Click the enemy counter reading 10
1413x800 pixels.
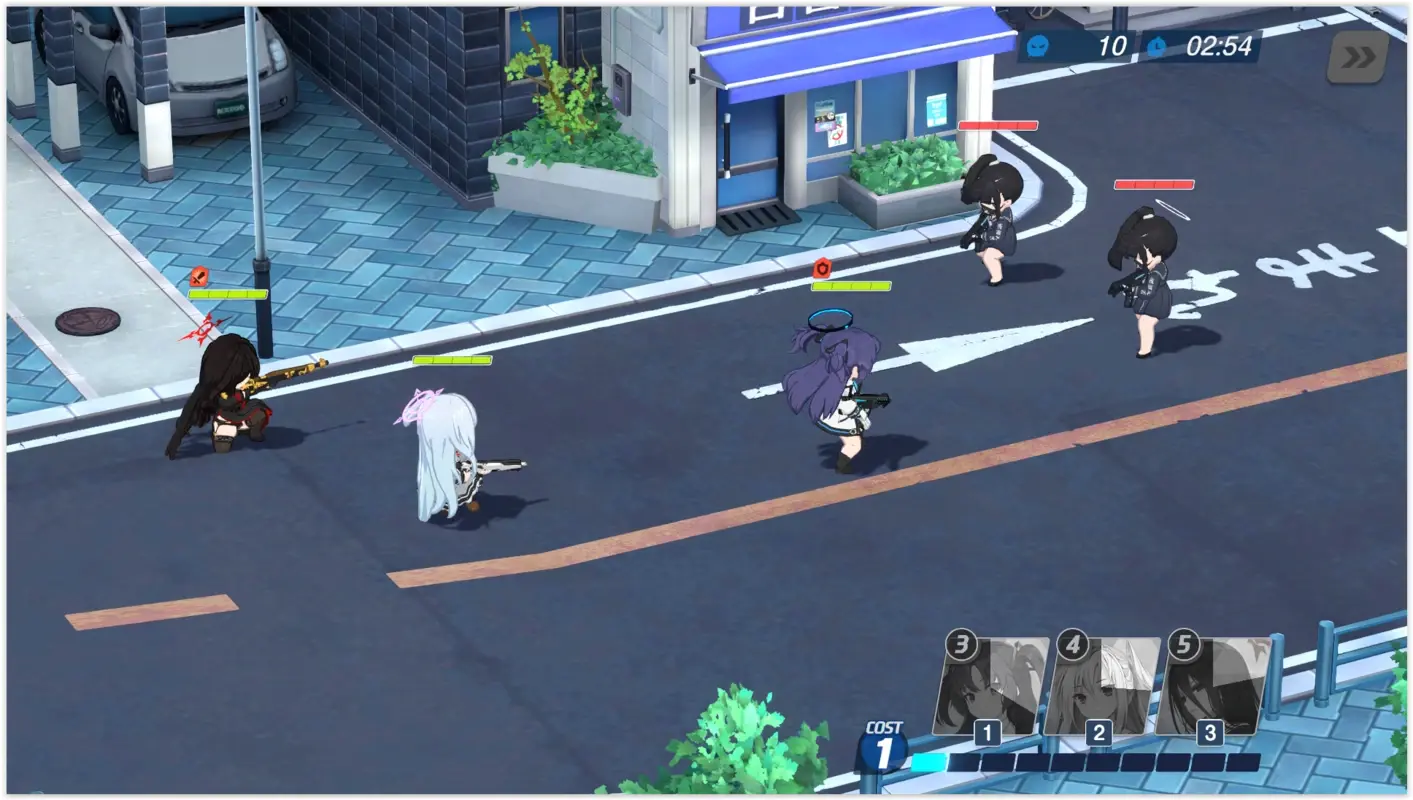[1110, 45]
